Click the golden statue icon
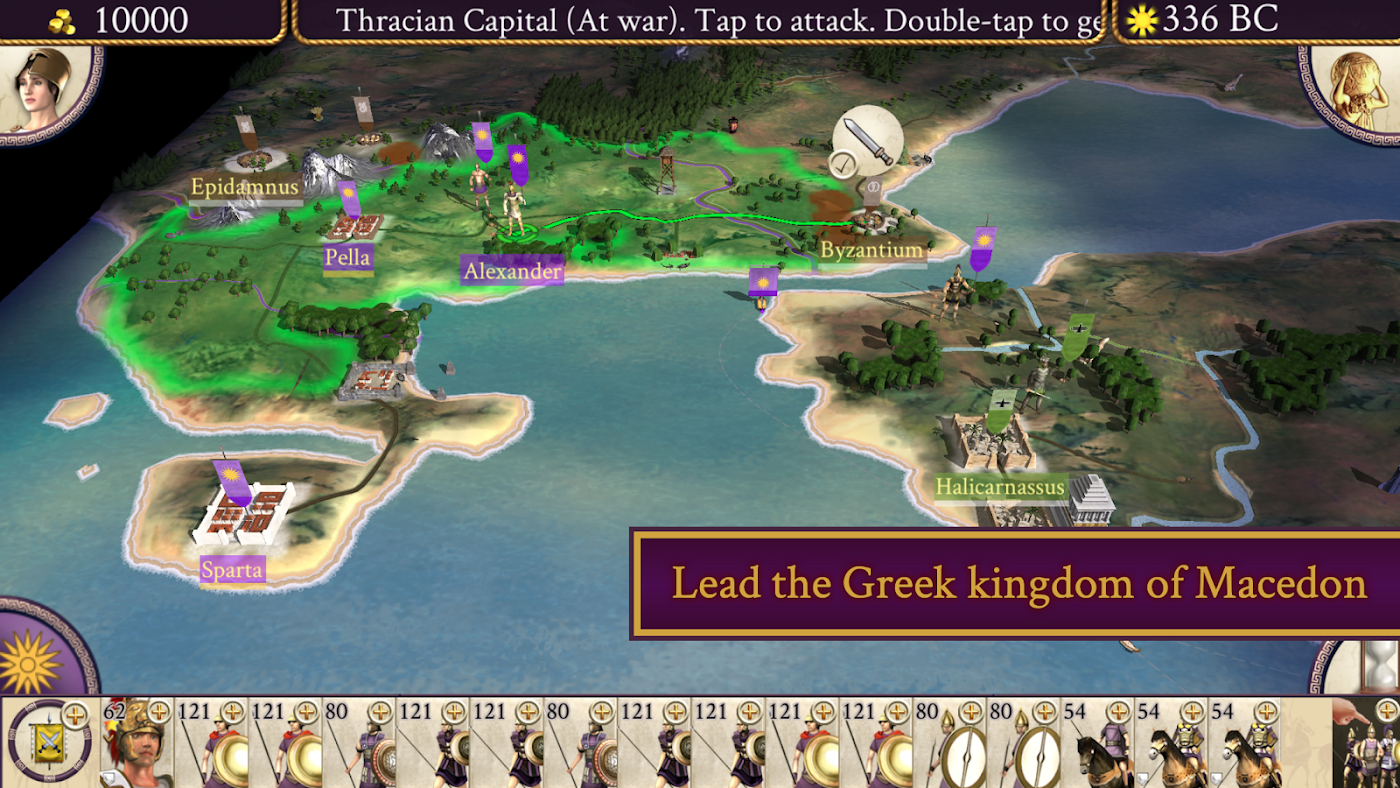This screenshot has height=788, width=1400. point(1360,88)
